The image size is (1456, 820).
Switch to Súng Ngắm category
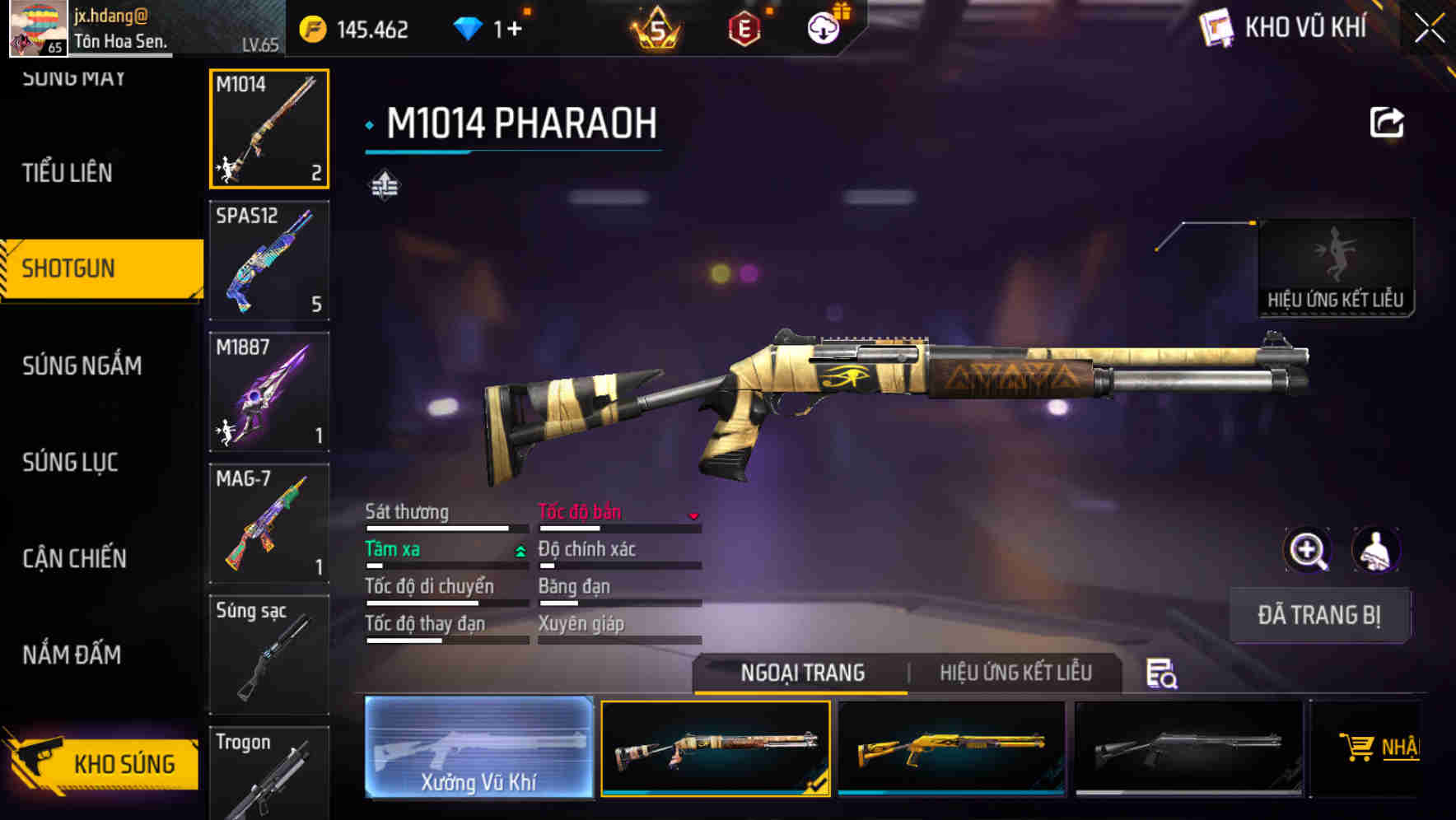(82, 366)
